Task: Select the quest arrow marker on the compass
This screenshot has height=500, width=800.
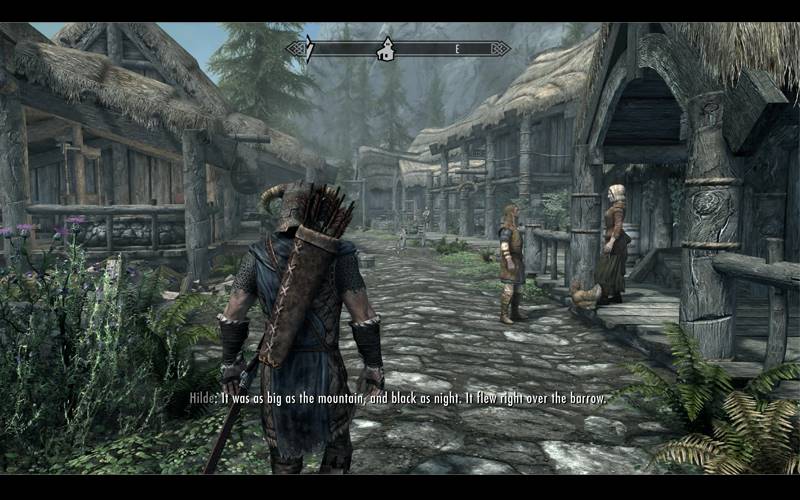Action: click(309, 49)
